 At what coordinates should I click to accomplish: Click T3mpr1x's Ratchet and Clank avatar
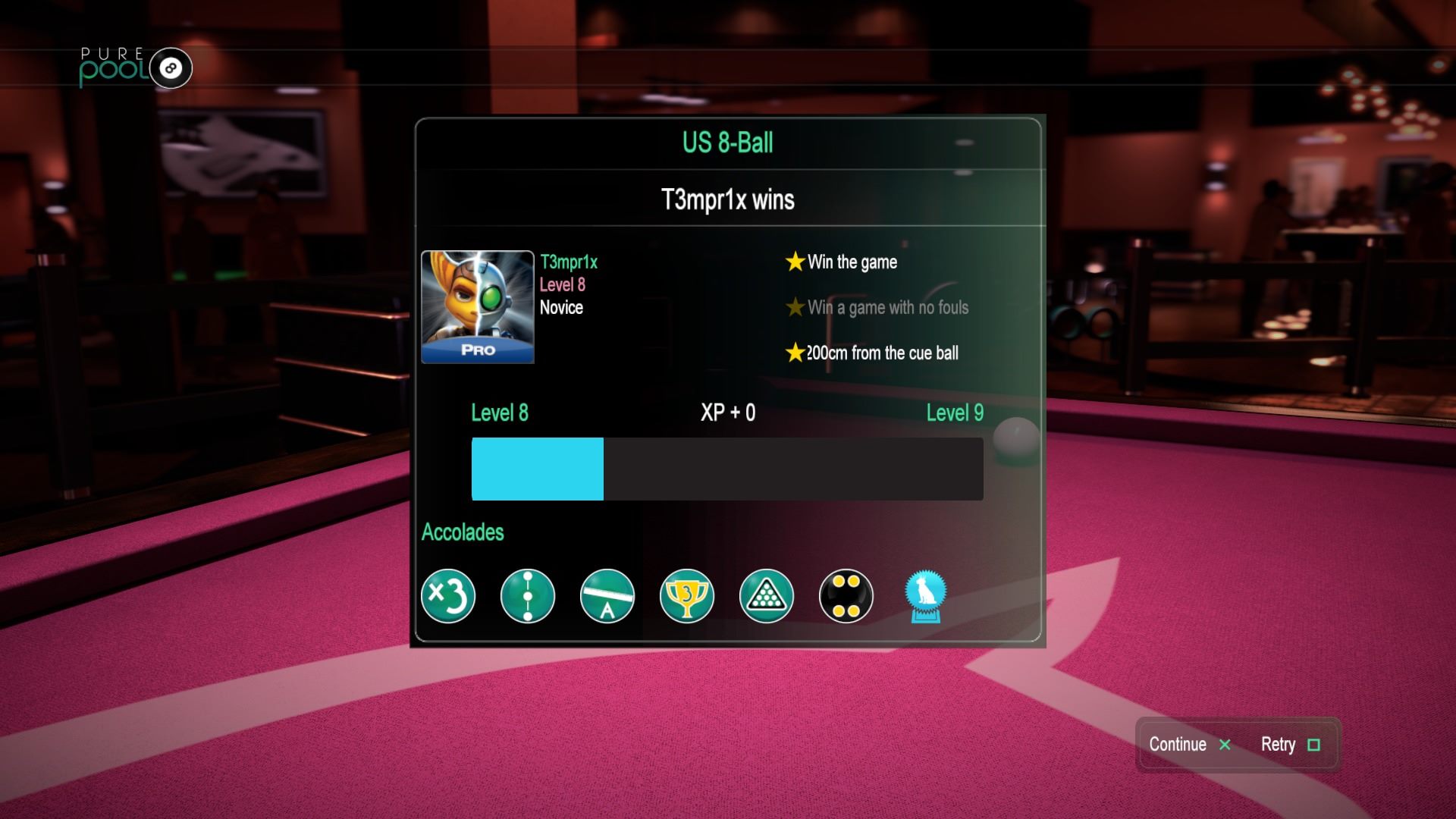pos(477,307)
